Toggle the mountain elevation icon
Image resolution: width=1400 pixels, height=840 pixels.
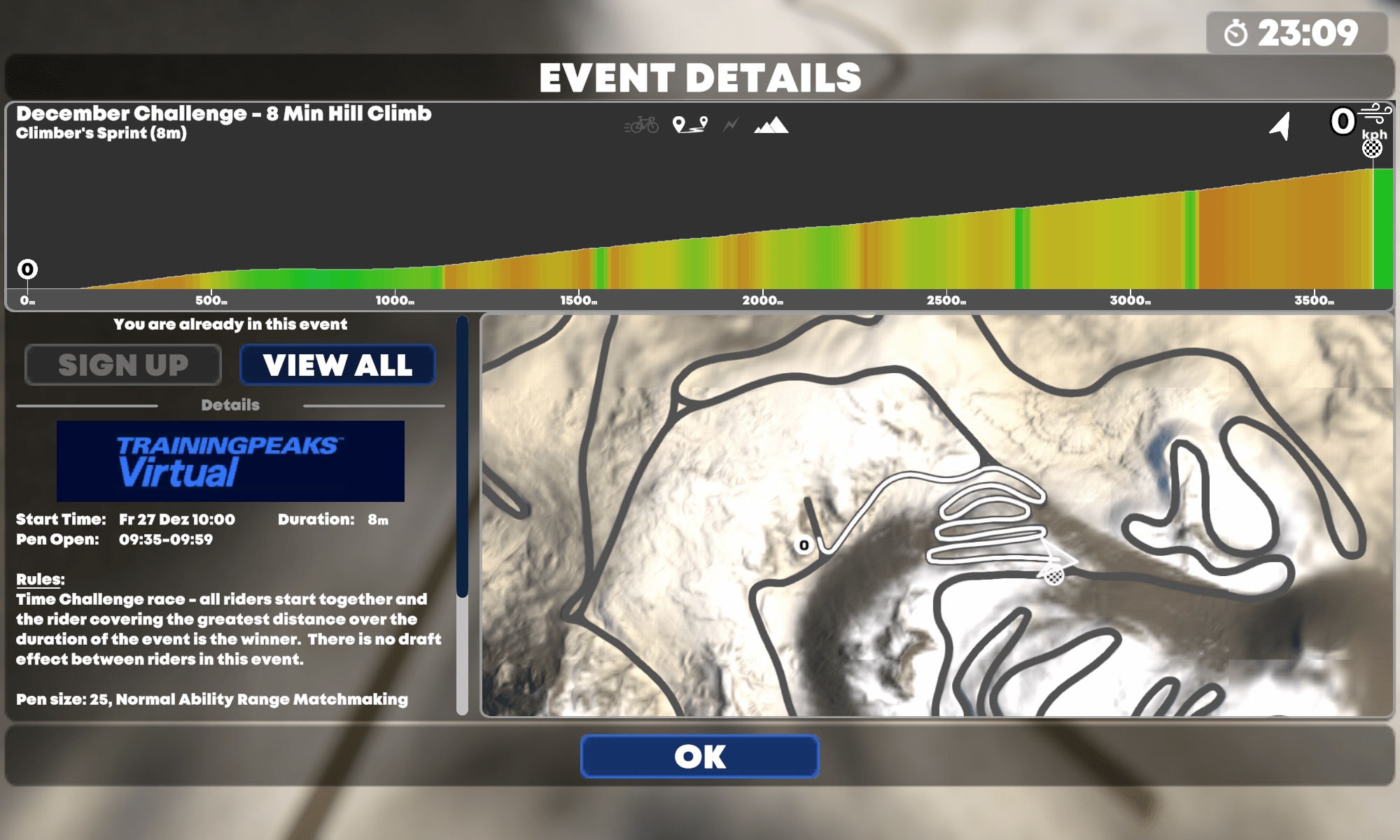point(771,125)
